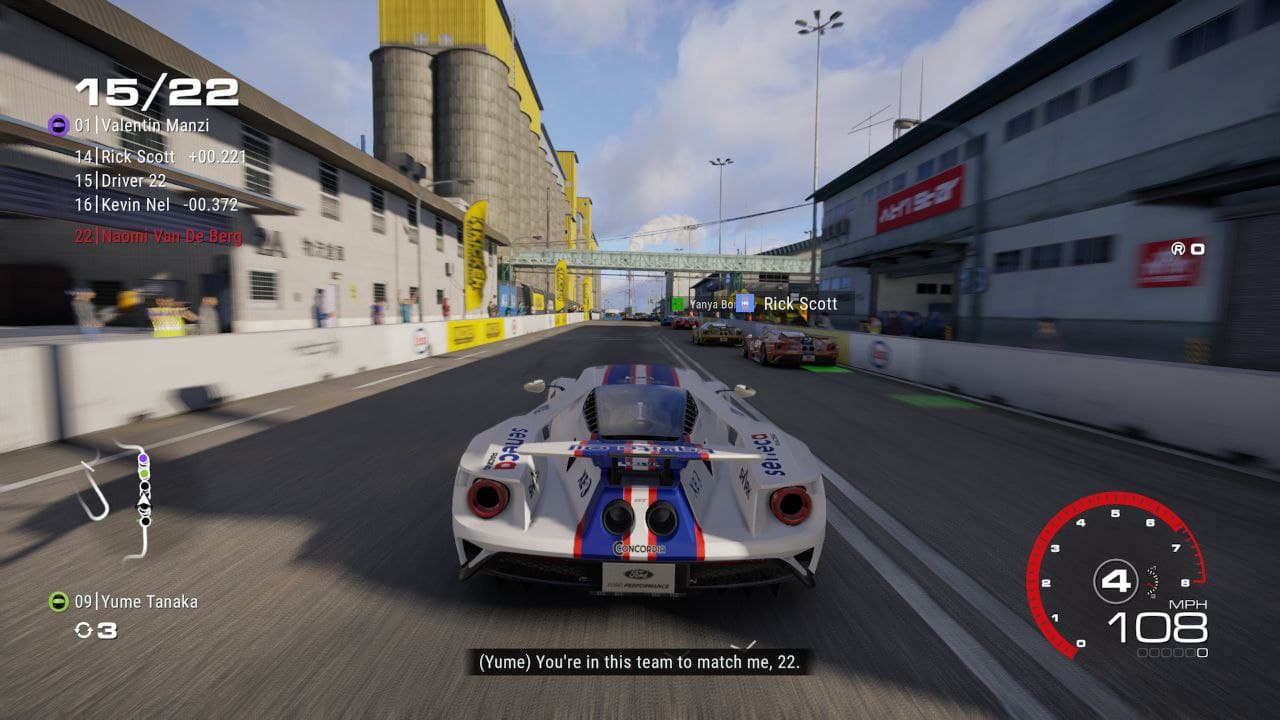Highlight the red Naomi Van De Berg row

[160, 236]
